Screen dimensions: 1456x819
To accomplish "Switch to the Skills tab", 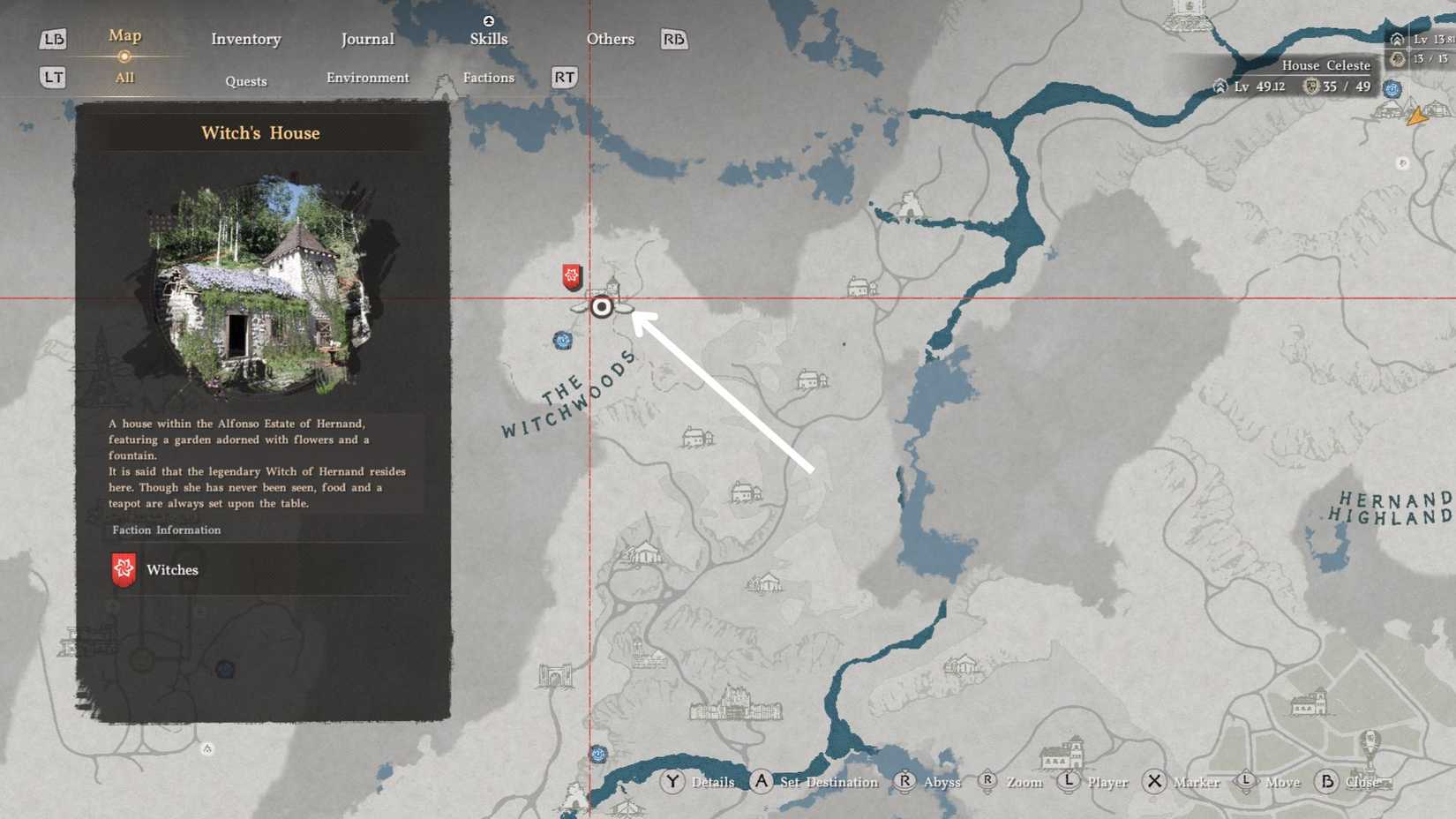I will pyautogui.click(x=488, y=39).
